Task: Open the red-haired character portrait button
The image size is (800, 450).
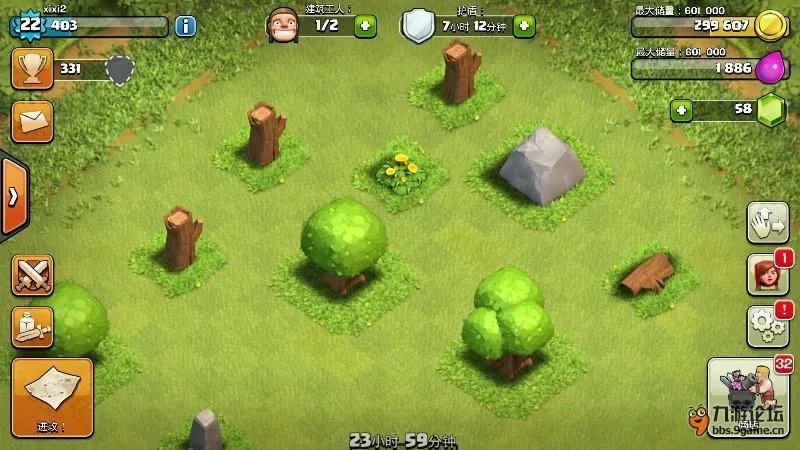Action: 768,275
